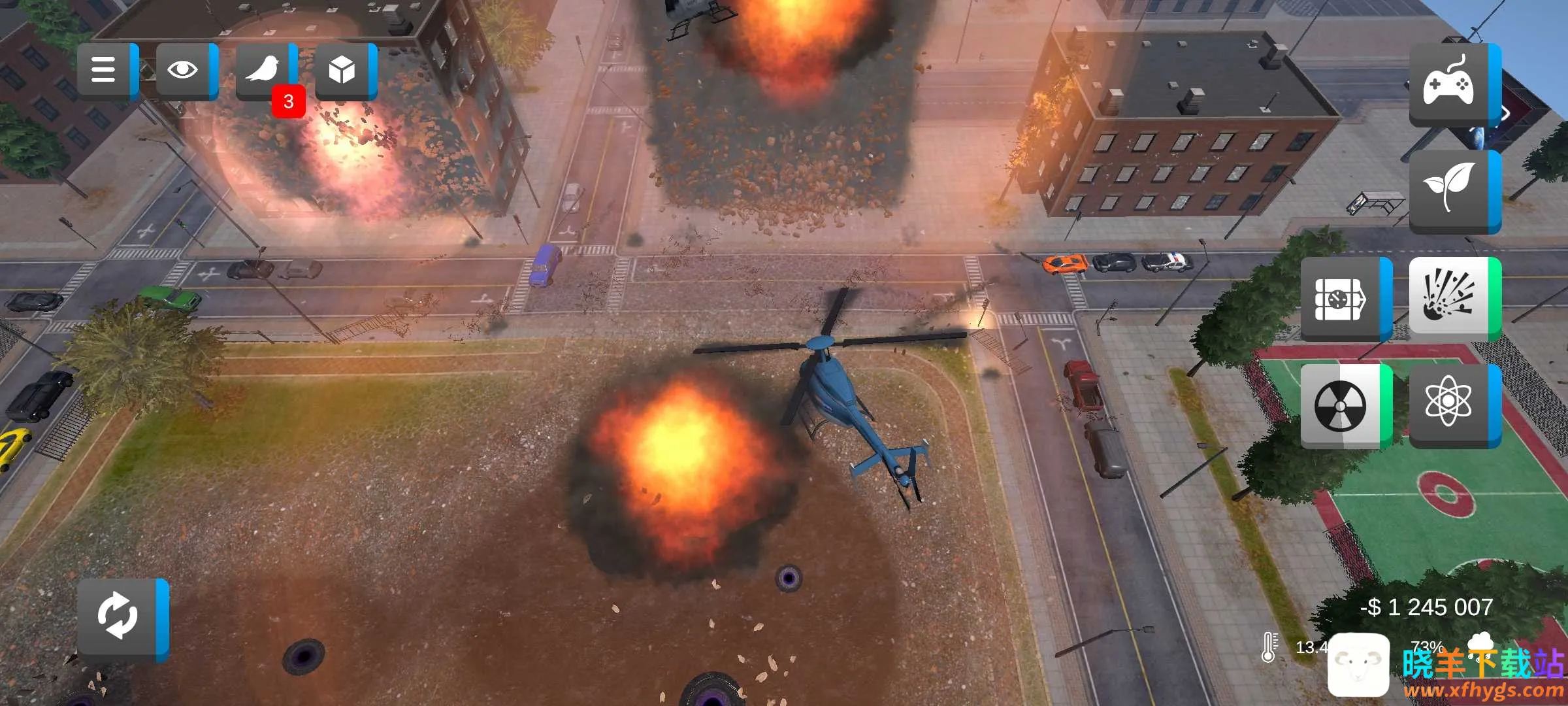This screenshot has height=706, width=1568.
Task: Select the timed dynamite bomb
Action: pos(1342,299)
